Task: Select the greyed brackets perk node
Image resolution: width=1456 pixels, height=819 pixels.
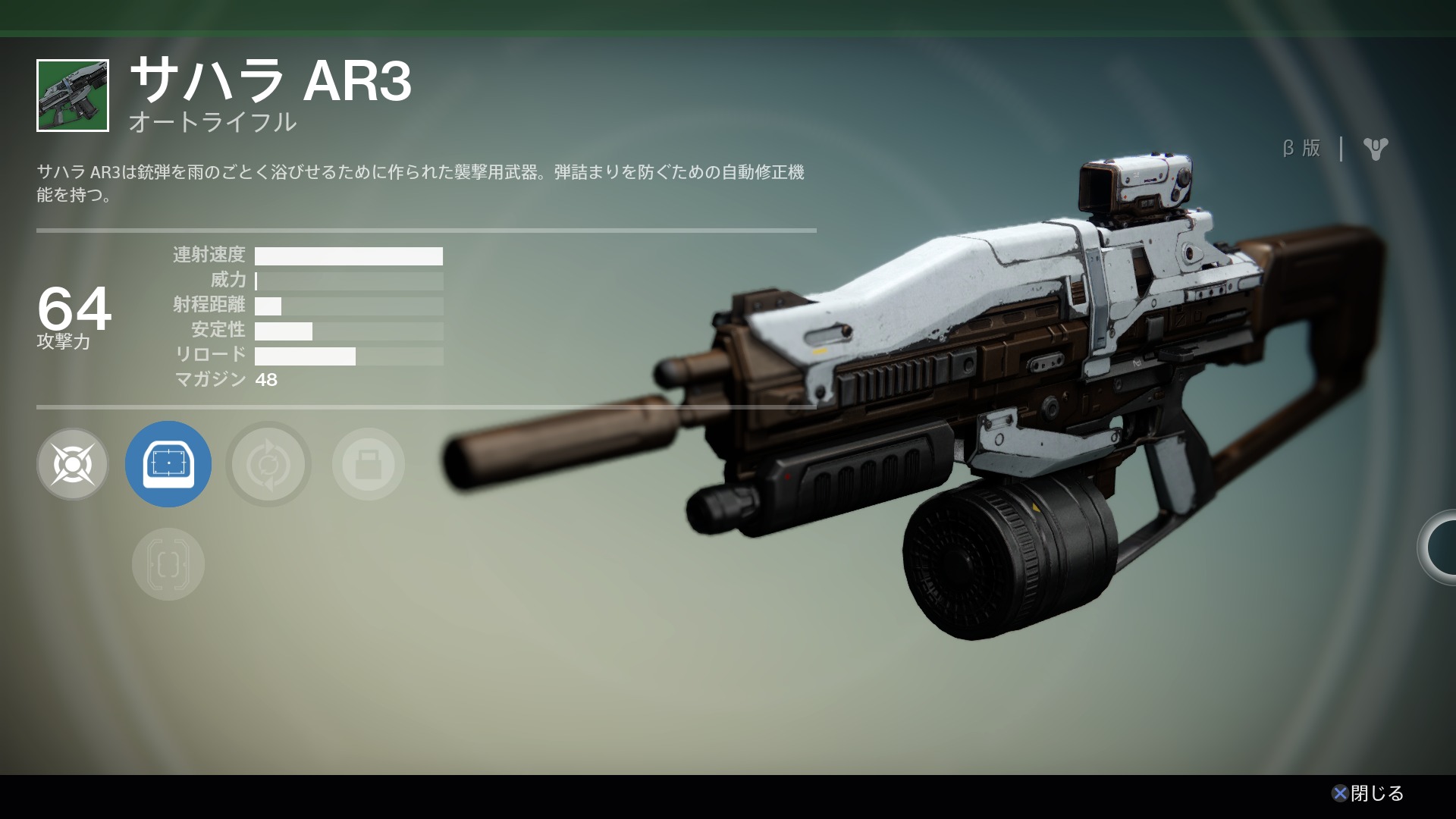Action: point(168,563)
